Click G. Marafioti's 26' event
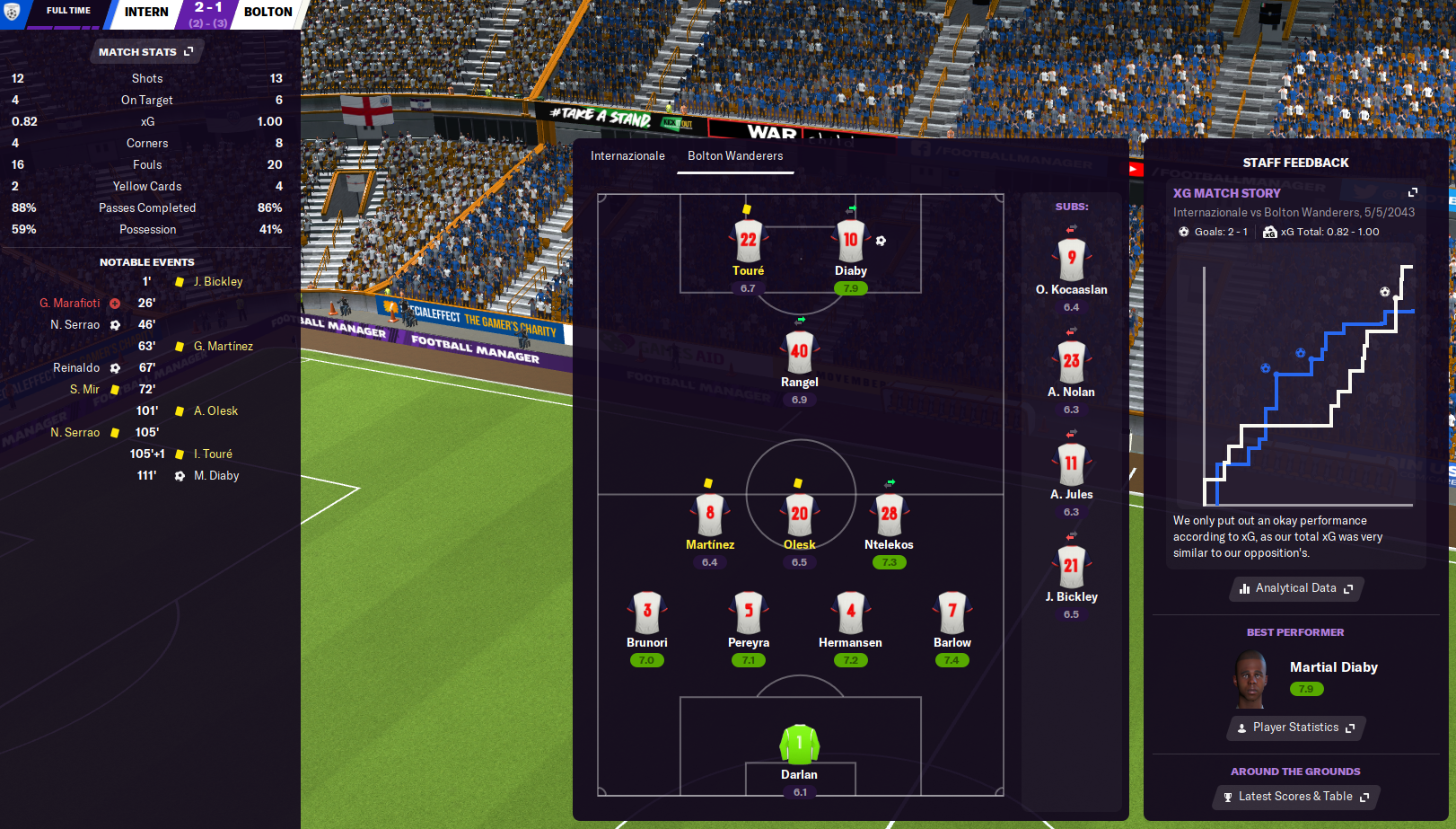1456x829 pixels. point(70,304)
